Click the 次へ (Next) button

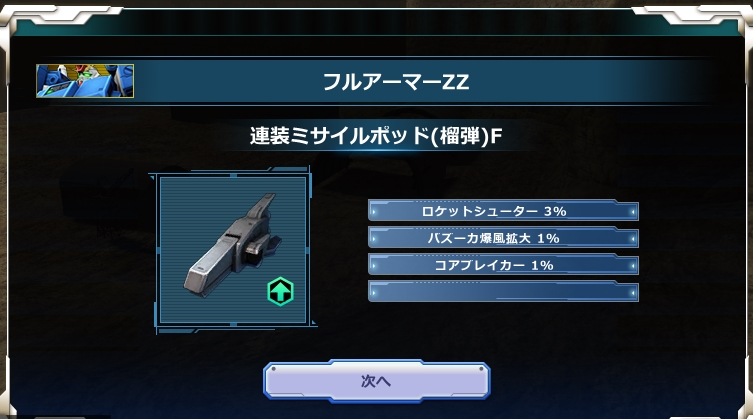376,381
